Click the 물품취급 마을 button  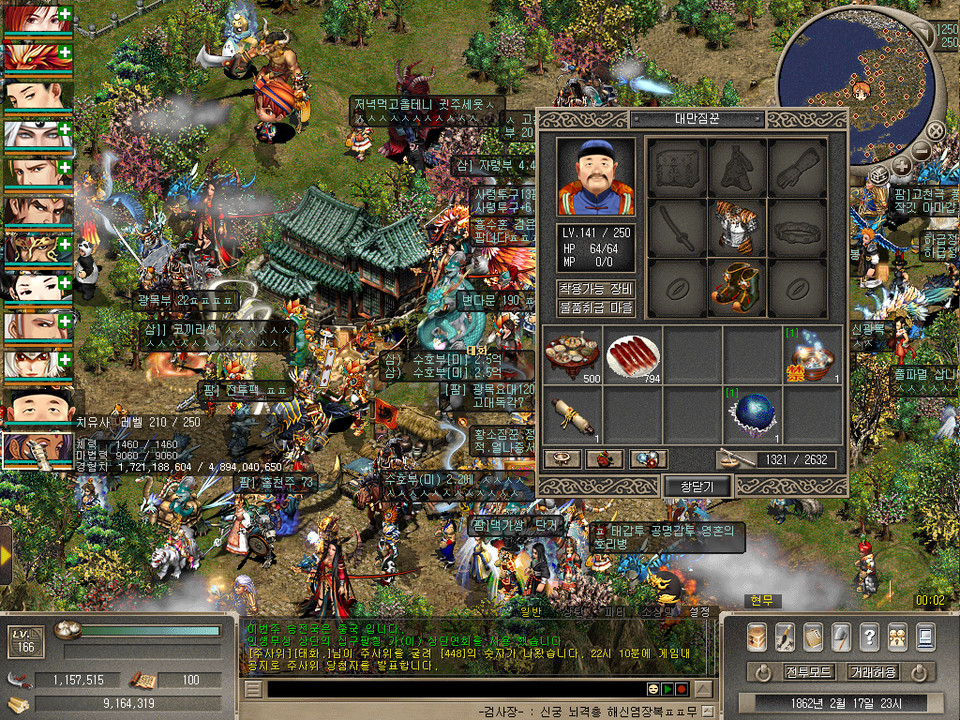coord(596,308)
